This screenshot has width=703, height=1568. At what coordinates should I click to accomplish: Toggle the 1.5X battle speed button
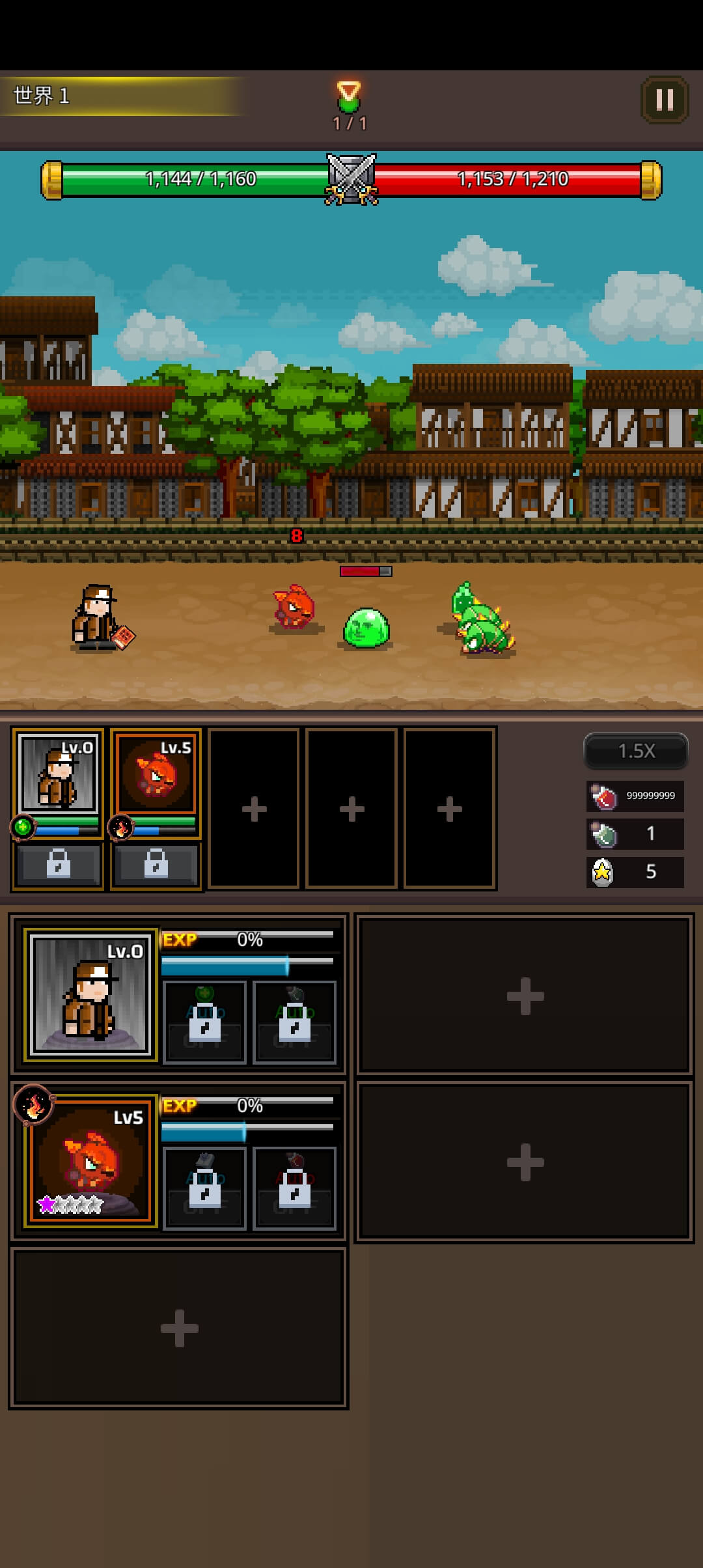click(636, 751)
